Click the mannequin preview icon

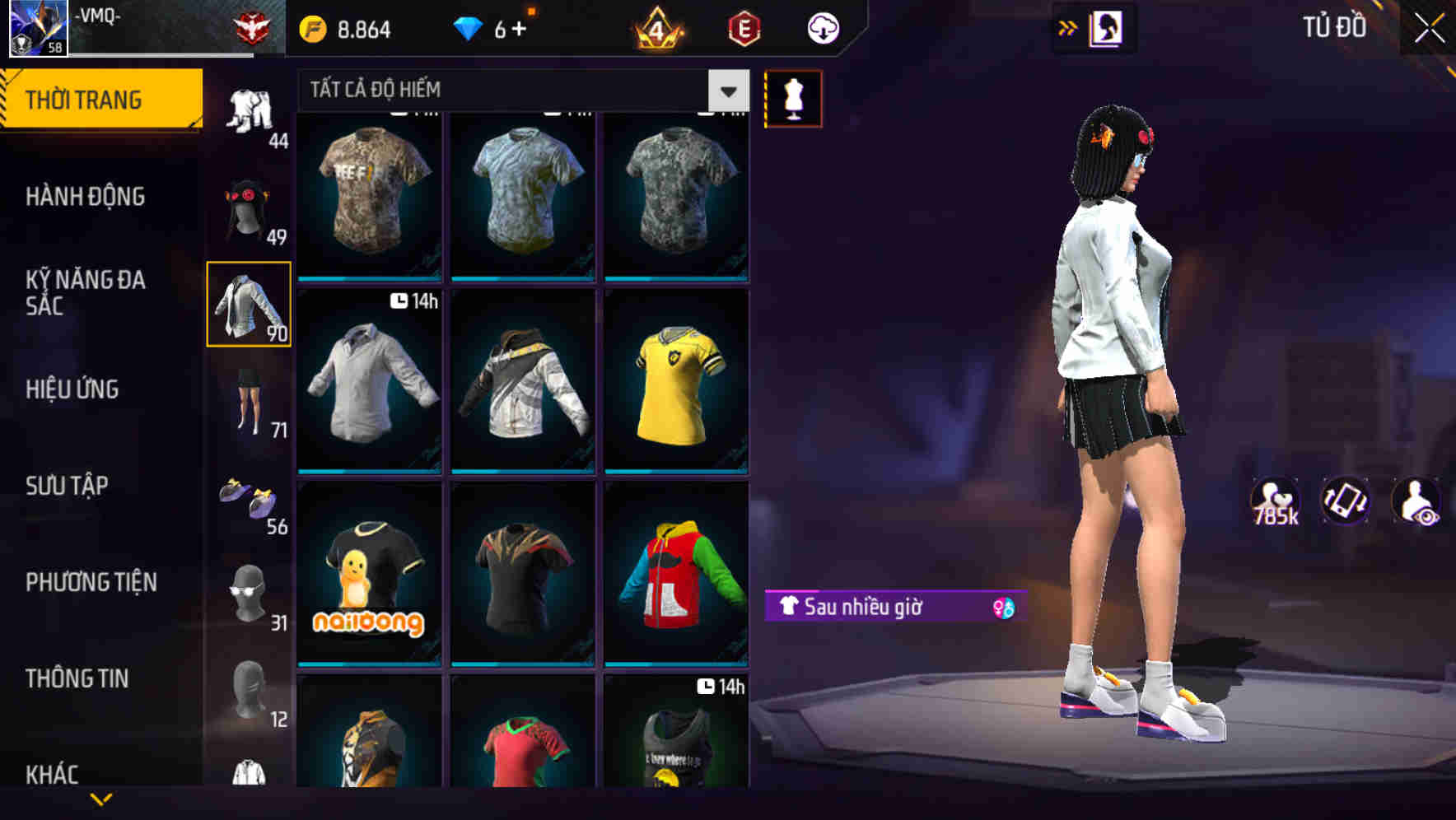point(793,97)
